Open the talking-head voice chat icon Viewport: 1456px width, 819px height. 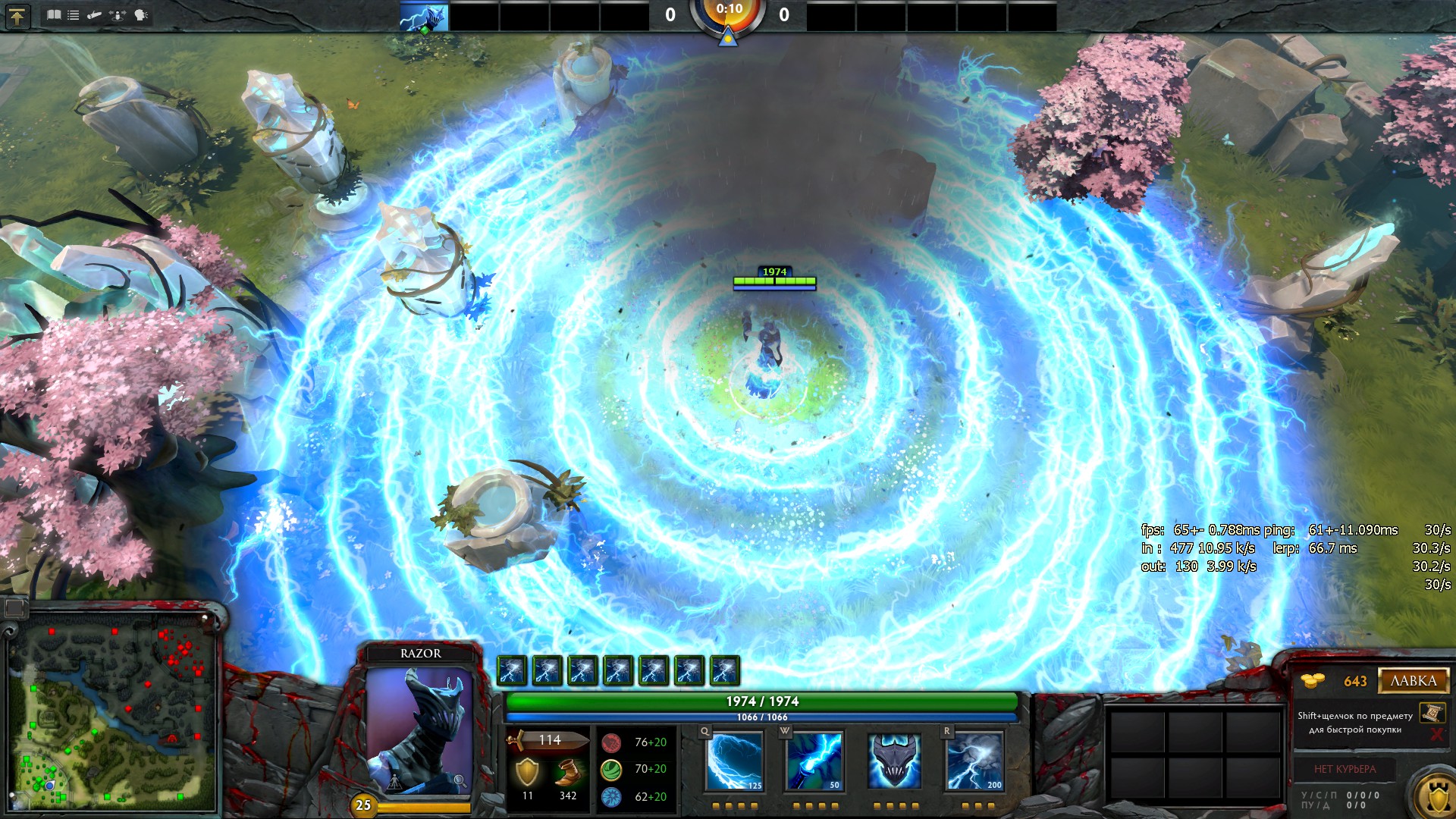point(141,15)
